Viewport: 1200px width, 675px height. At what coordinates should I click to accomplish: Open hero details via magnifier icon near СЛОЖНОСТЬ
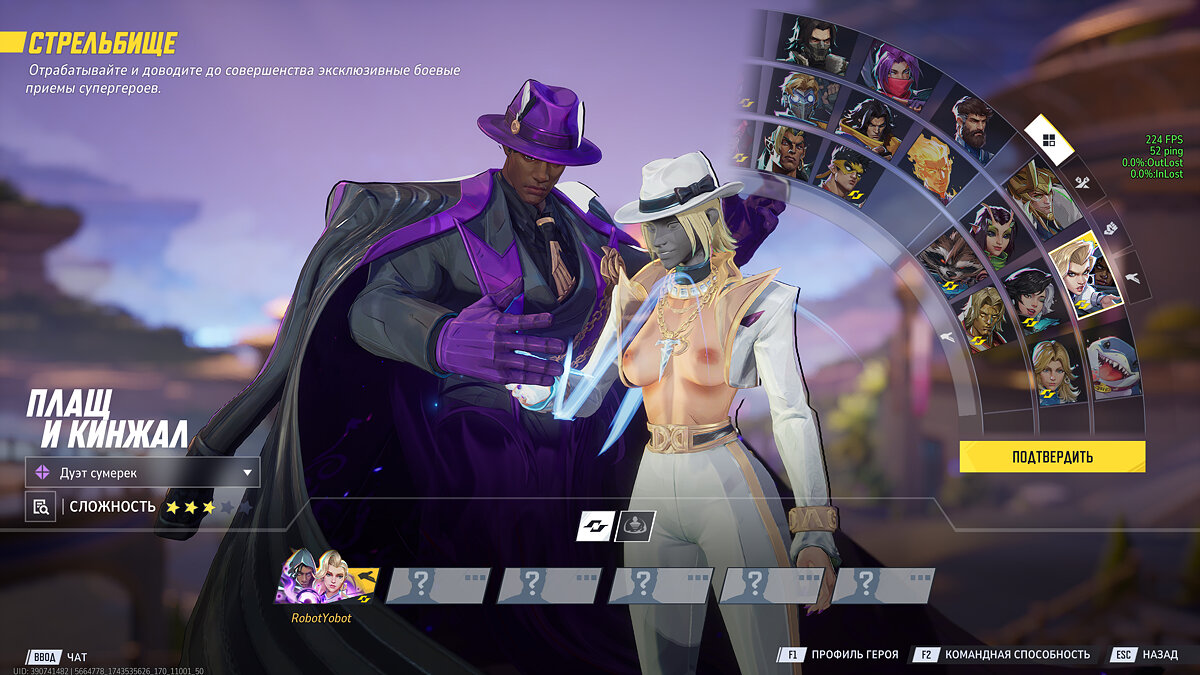[x=40, y=507]
